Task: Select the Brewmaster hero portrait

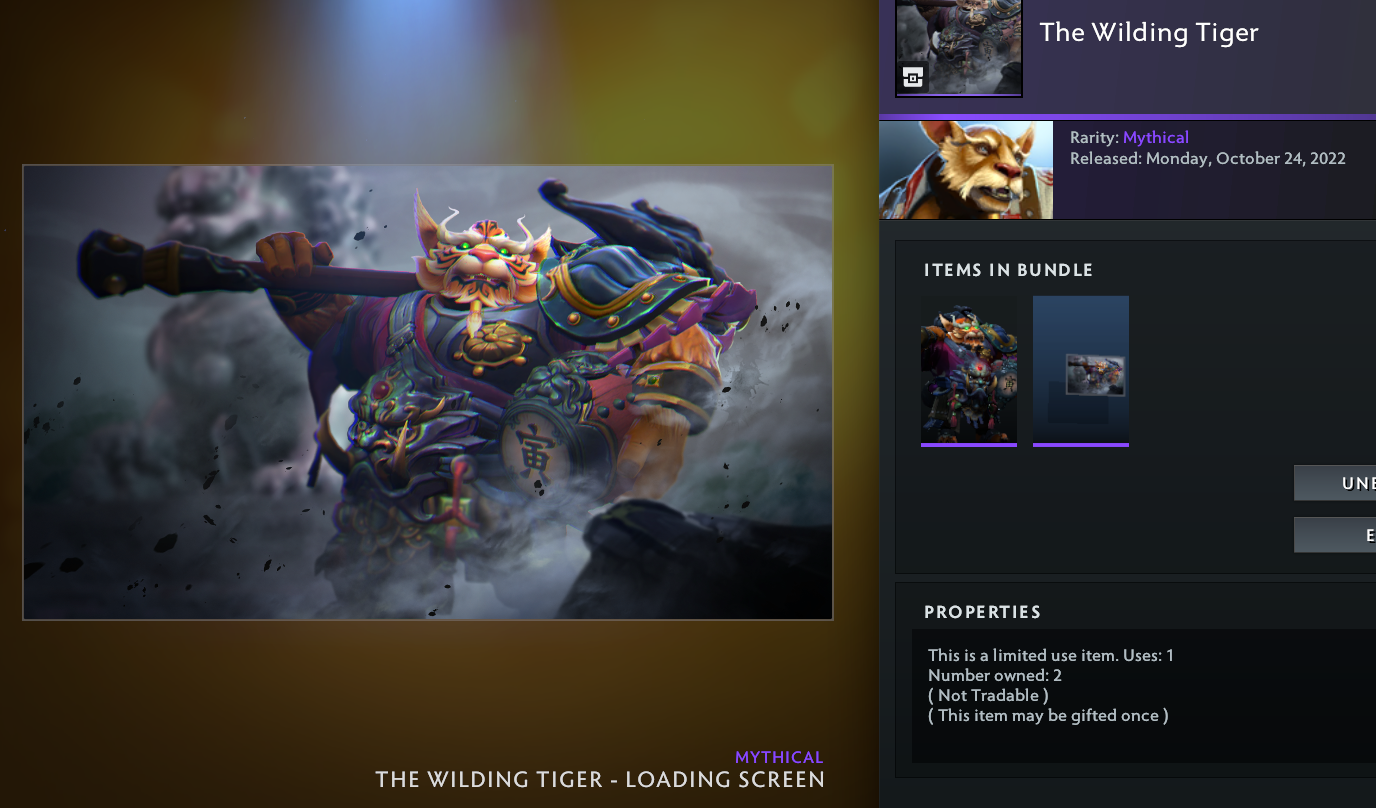Action: pyautogui.click(x=966, y=170)
